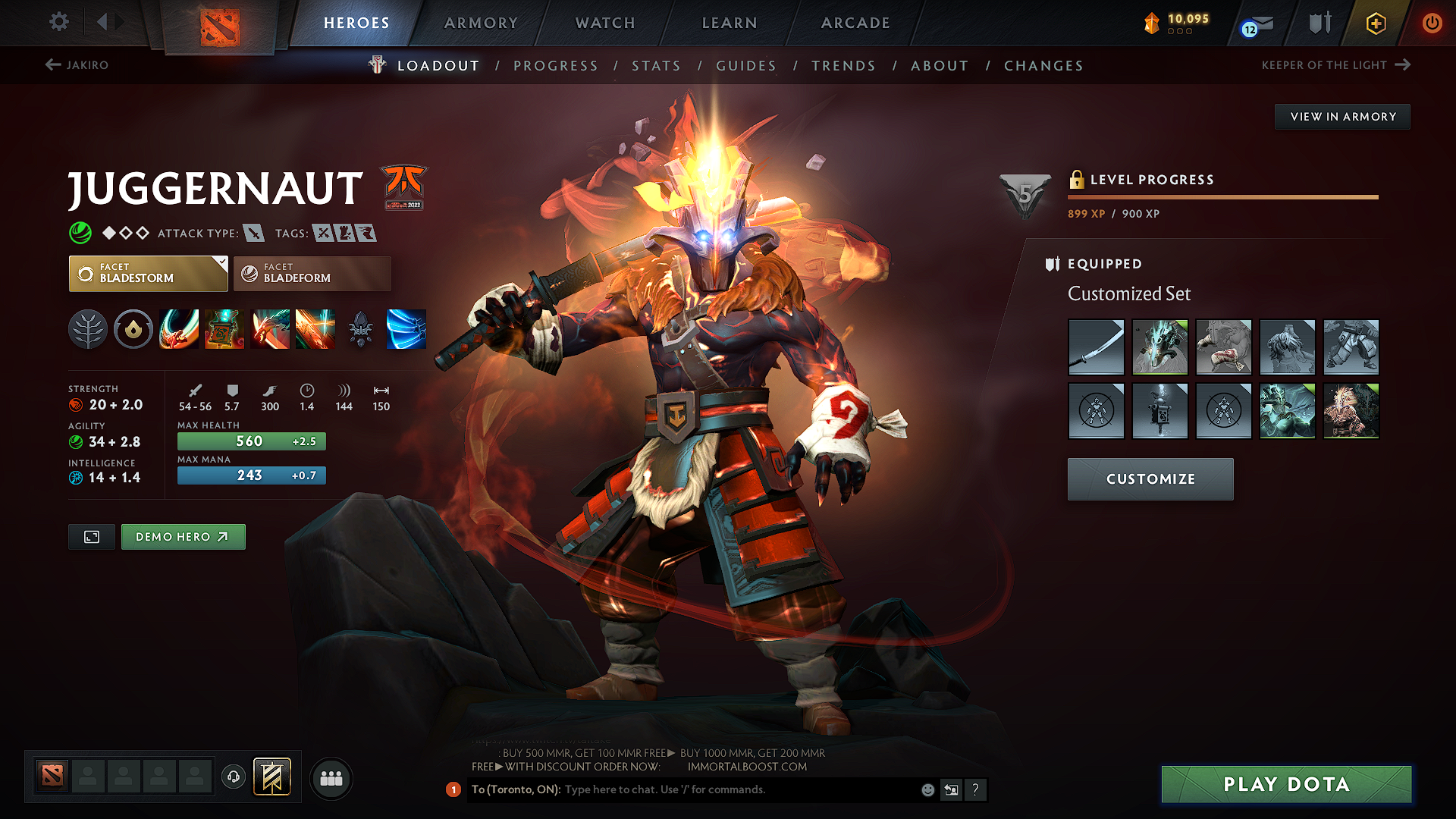Click Keeper of the Light next-hero arrow
The width and height of the screenshot is (1456, 819).
pyautogui.click(x=1404, y=65)
